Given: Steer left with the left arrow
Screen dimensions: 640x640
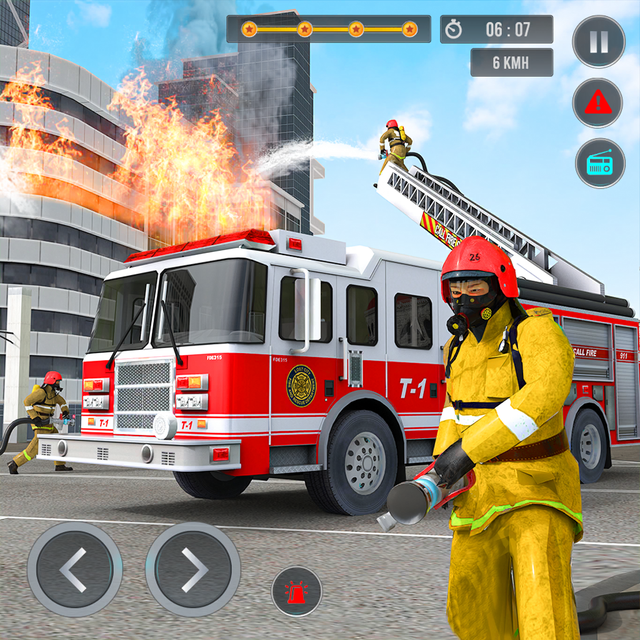Looking at the screenshot, I should click(x=75, y=569).
